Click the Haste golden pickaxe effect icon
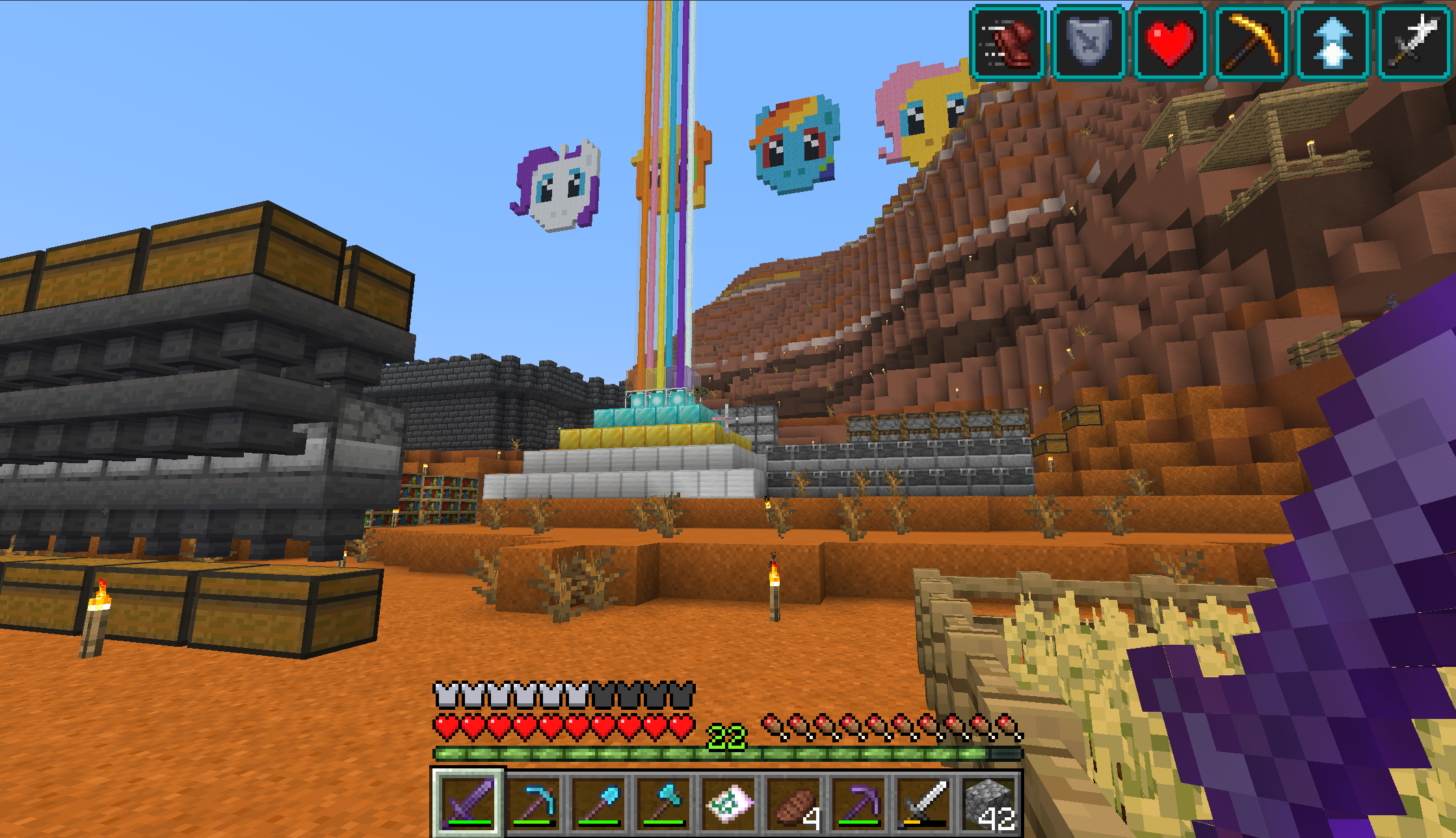This screenshot has width=1456, height=838. (1251, 43)
